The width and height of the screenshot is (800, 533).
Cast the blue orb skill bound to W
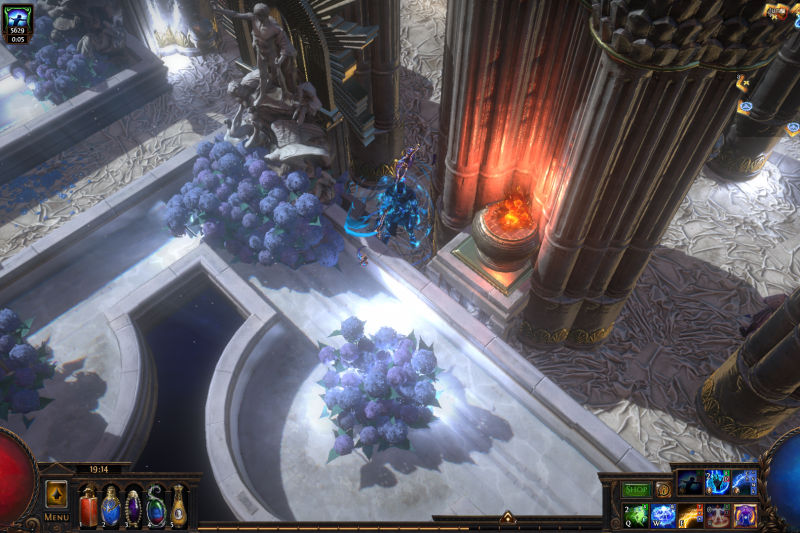pyautogui.click(x=664, y=516)
